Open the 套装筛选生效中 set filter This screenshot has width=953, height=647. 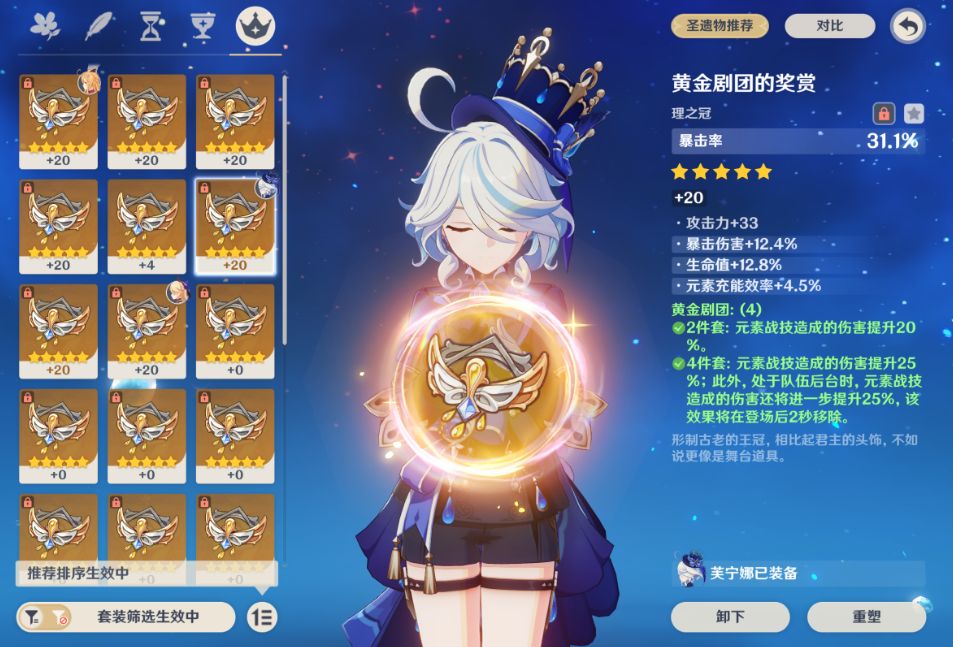[x=126, y=617]
